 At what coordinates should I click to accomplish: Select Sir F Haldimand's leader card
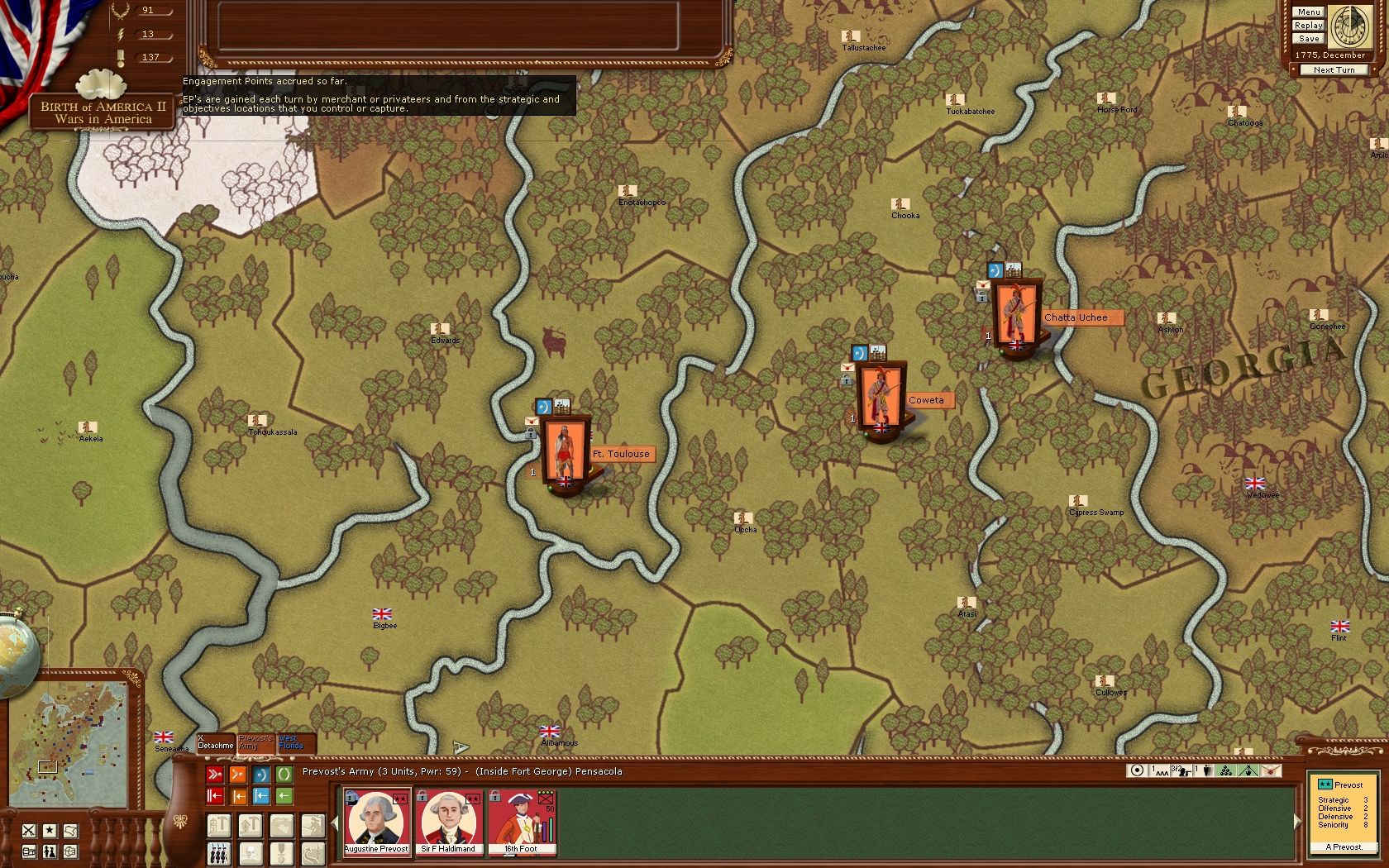click(448, 822)
